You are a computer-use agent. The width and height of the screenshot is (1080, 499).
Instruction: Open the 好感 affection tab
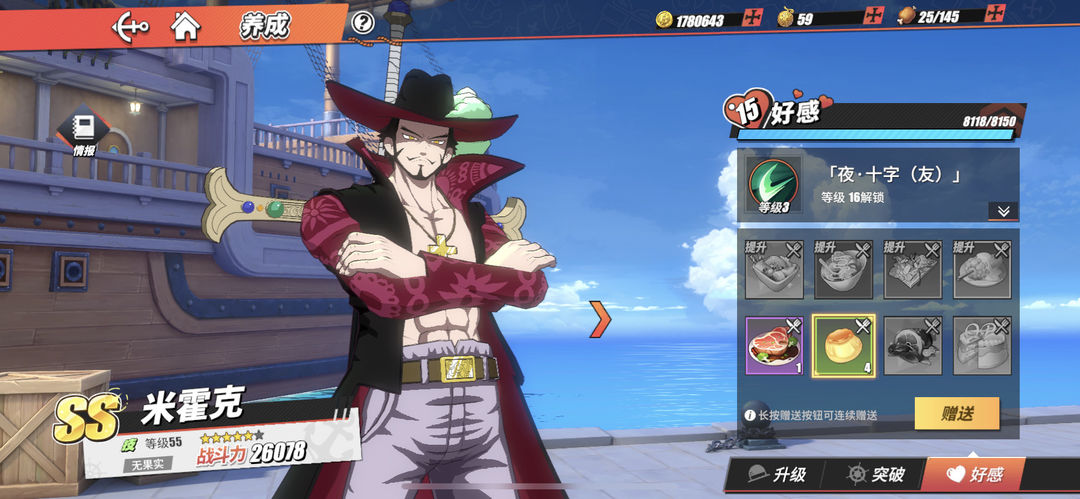pyautogui.click(x=974, y=475)
